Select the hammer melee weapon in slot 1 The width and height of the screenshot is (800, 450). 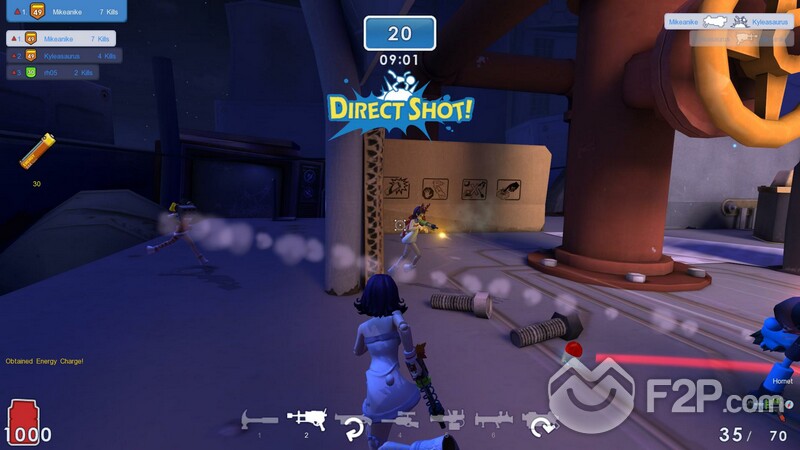tap(259, 420)
